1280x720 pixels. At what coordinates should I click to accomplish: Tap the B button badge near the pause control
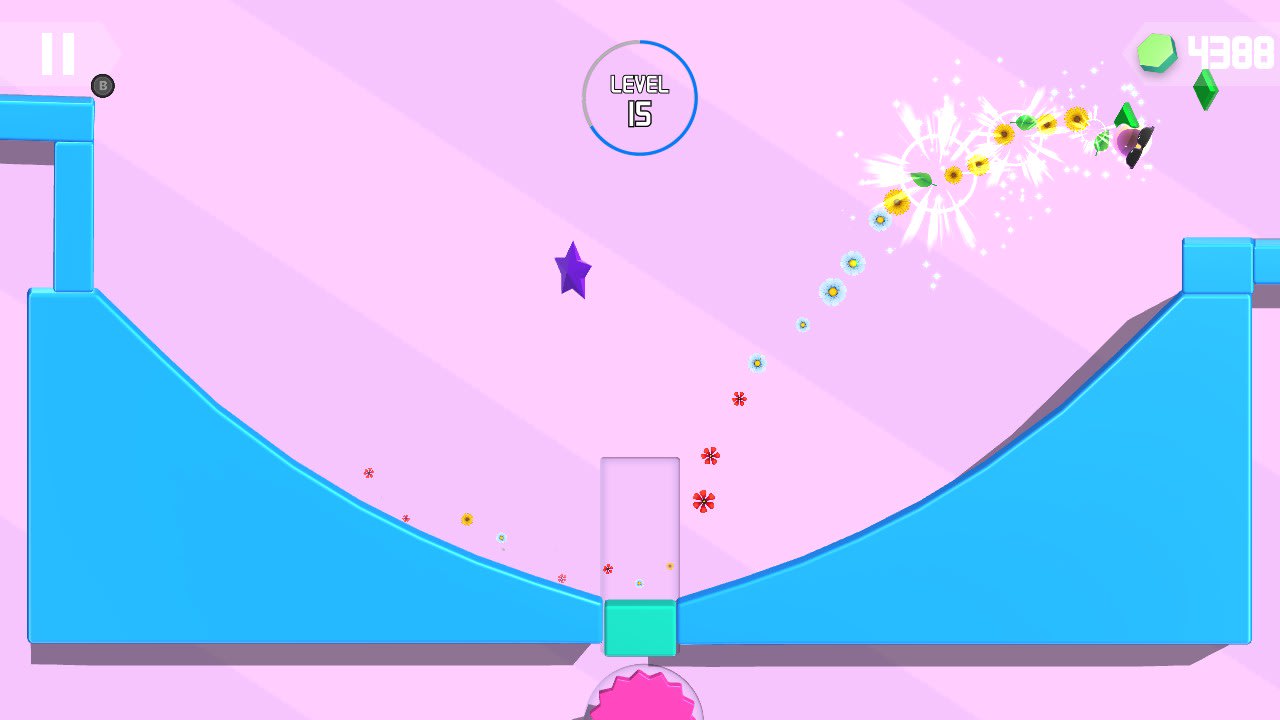coord(101,85)
